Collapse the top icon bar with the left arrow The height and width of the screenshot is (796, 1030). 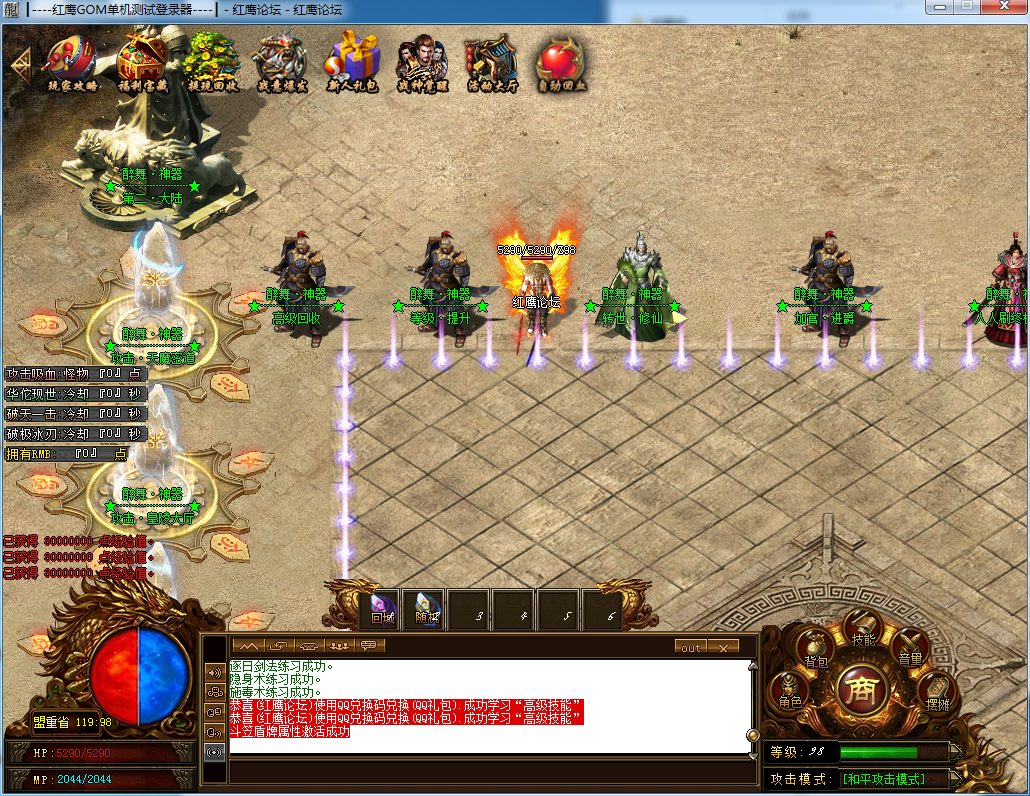(x=21, y=63)
